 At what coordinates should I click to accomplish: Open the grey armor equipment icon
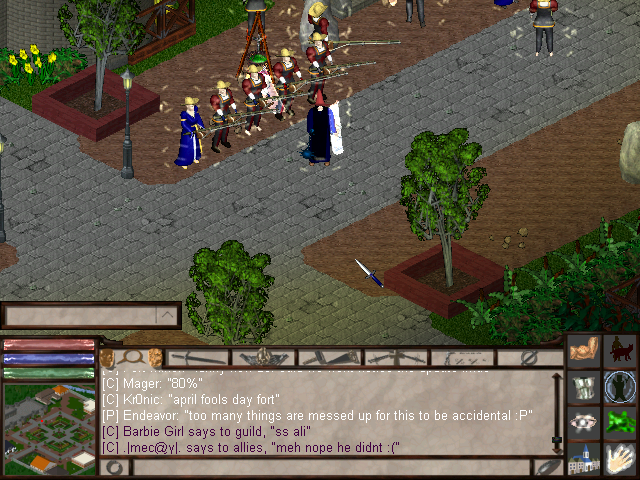point(584,386)
